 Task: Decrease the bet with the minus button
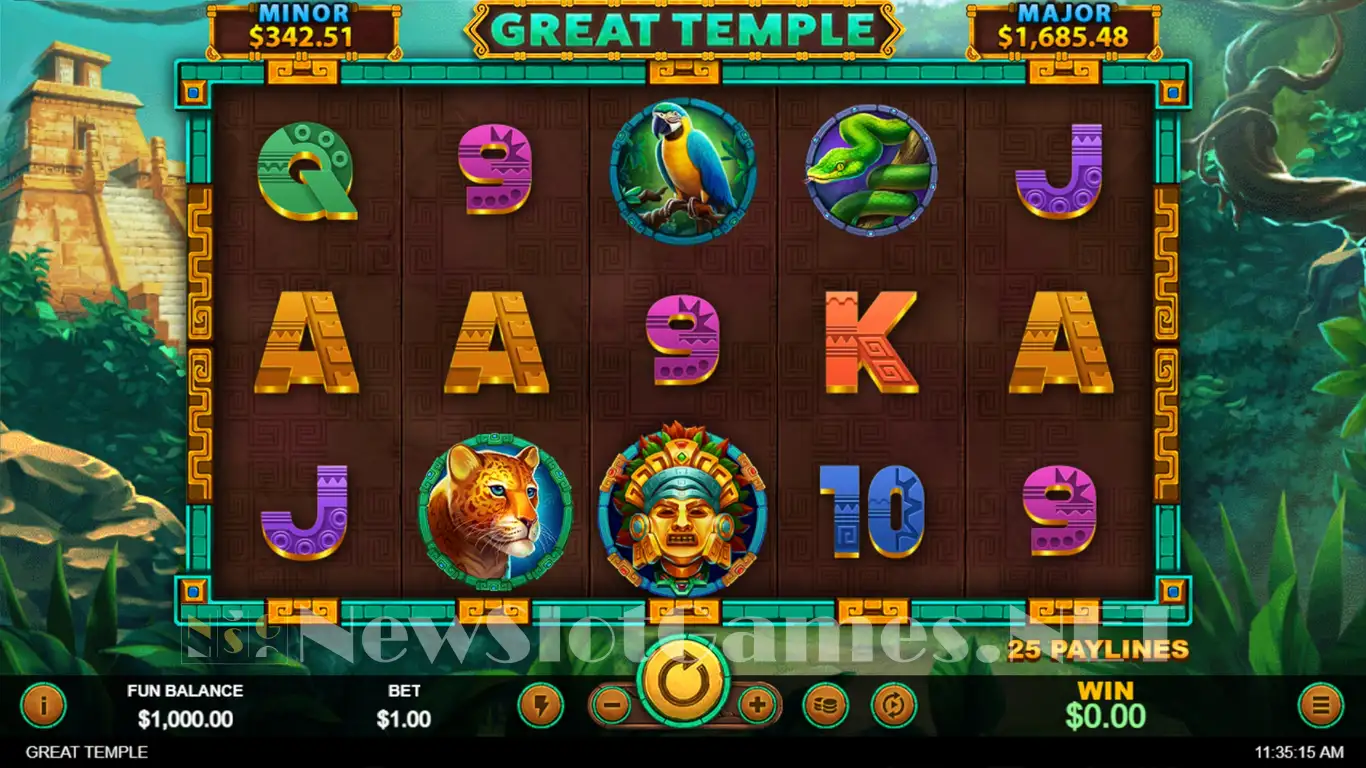pos(612,706)
